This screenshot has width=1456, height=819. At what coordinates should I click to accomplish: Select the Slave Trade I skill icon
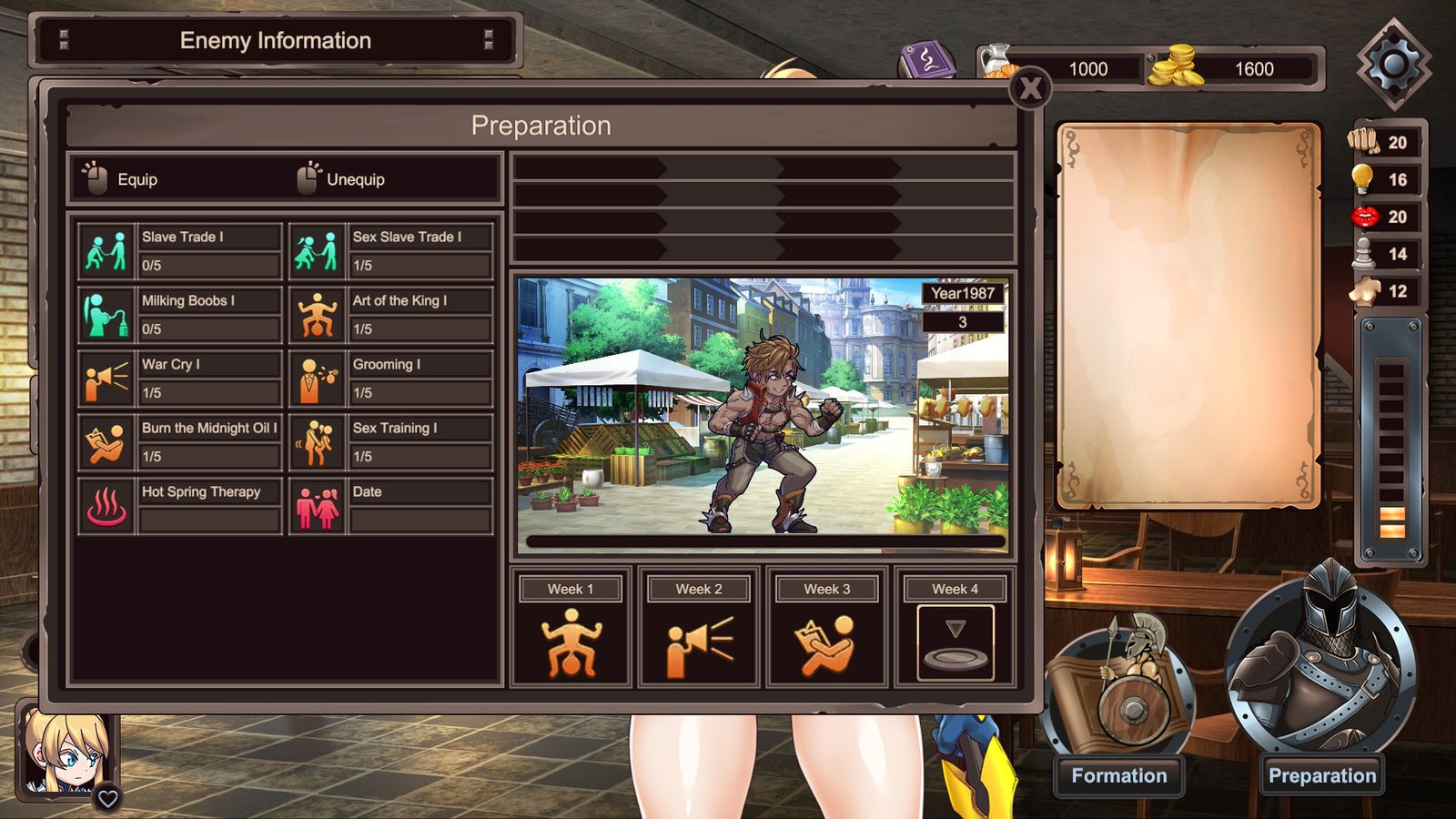click(106, 250)
